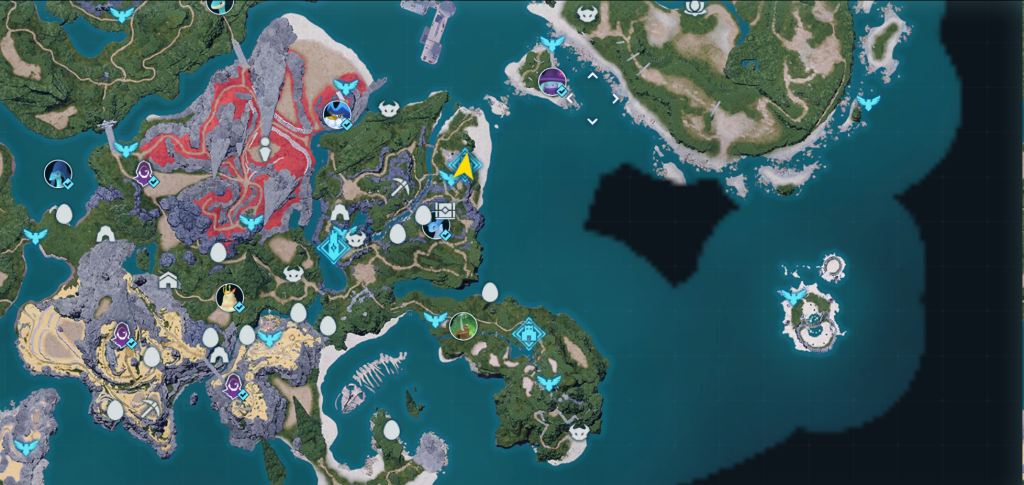The image size is (1024, 485).
Task: Select the eagle fast travel marker on the isolated eastern island
Action: tap(794, 297)
